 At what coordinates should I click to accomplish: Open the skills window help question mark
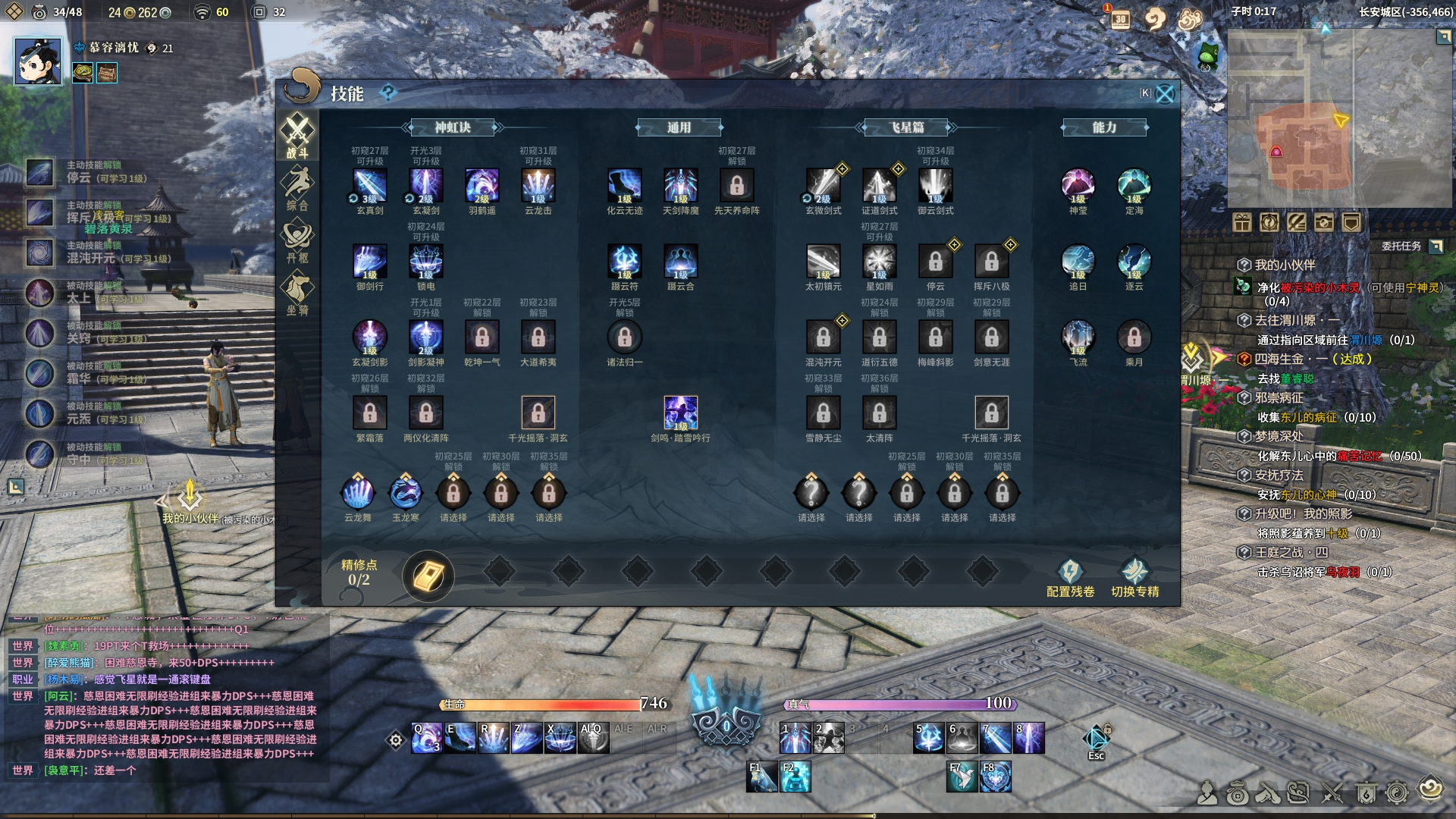388,93
